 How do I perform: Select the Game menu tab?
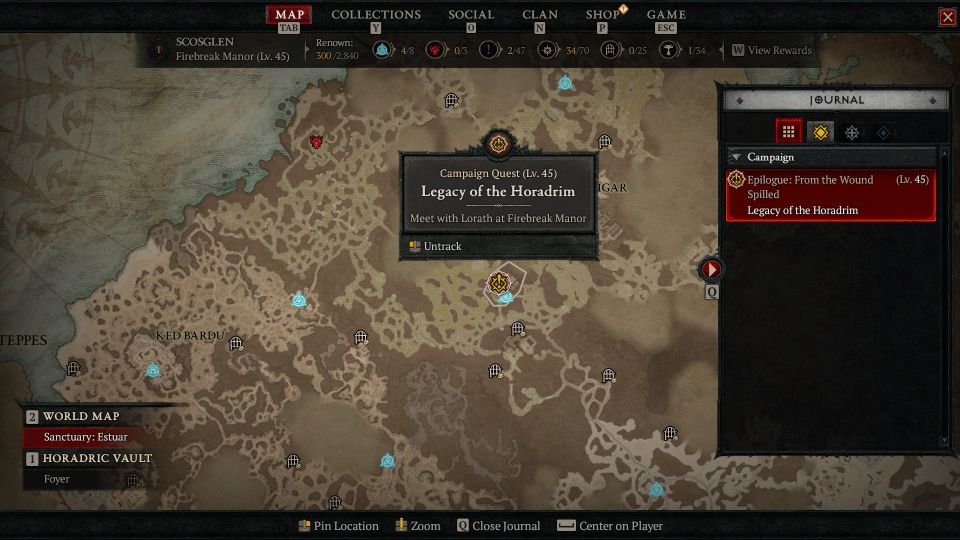click(666, 15)
